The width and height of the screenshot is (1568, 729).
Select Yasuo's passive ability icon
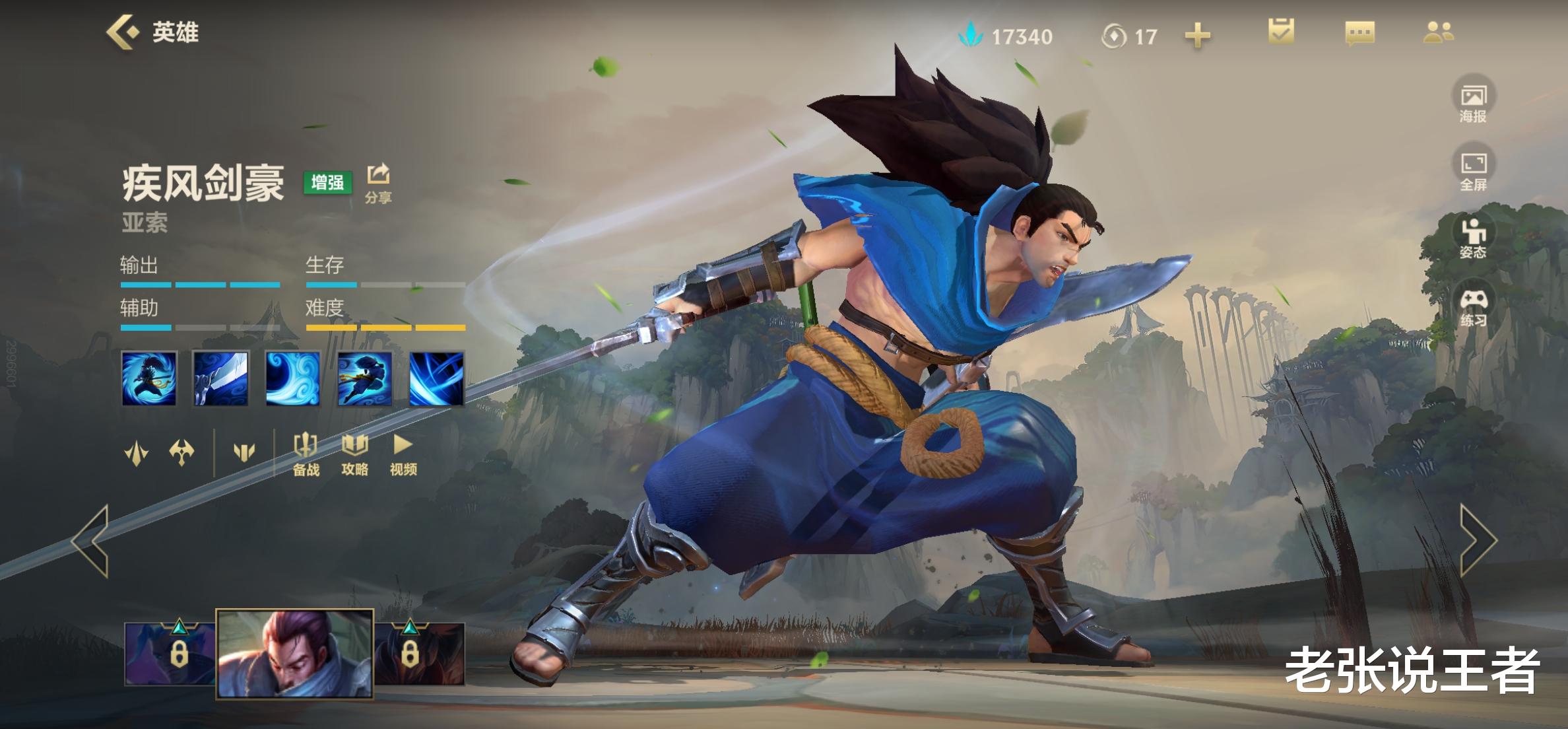click(149, 378)
